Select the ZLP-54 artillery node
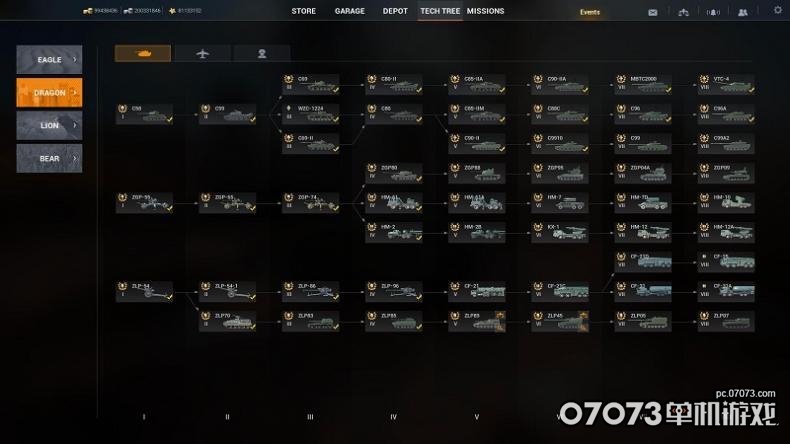This screenshot has width=790, height=444. pyautogui.click(x=144, y=291)
